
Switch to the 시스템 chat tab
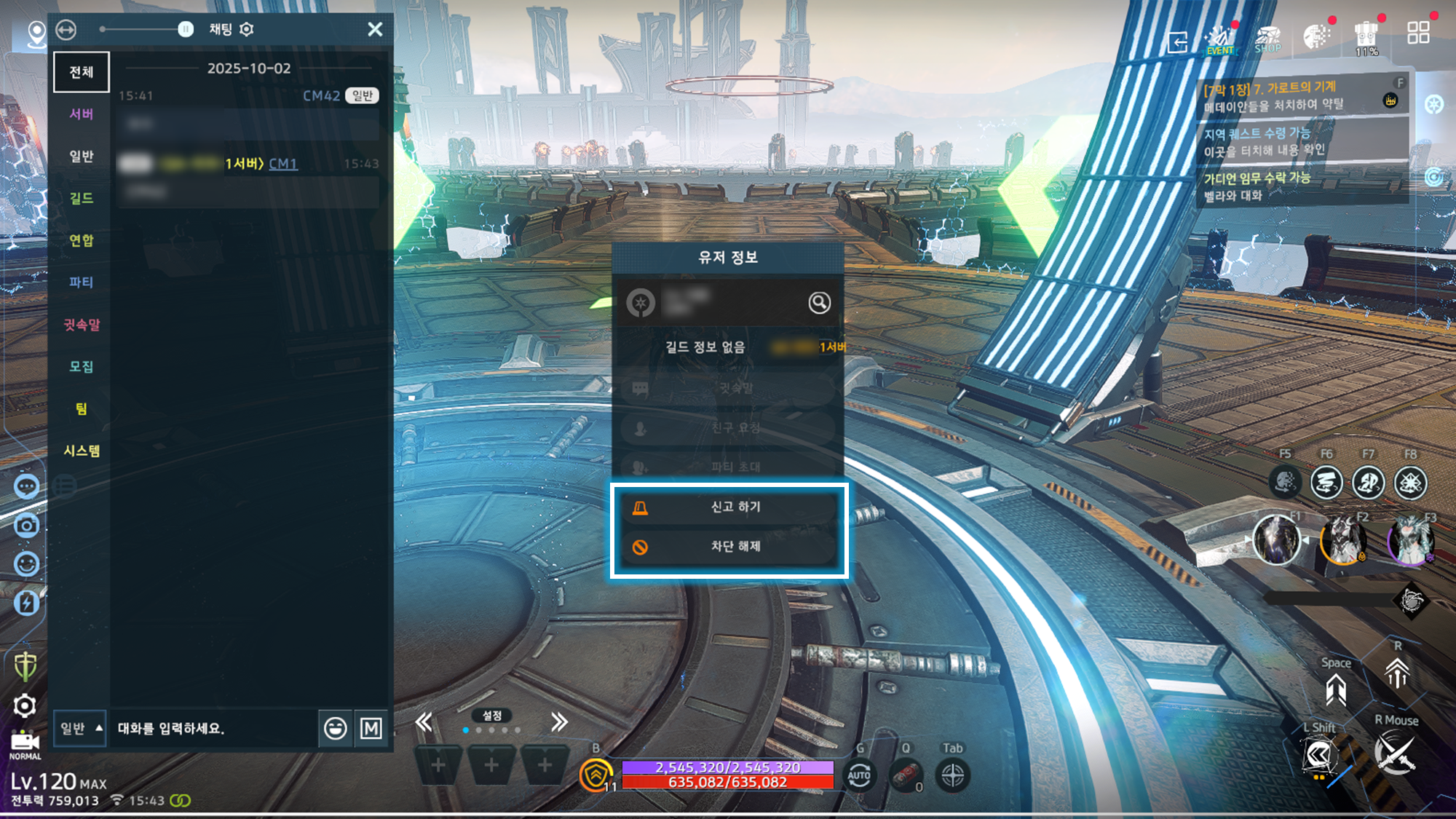coord(82,451)
